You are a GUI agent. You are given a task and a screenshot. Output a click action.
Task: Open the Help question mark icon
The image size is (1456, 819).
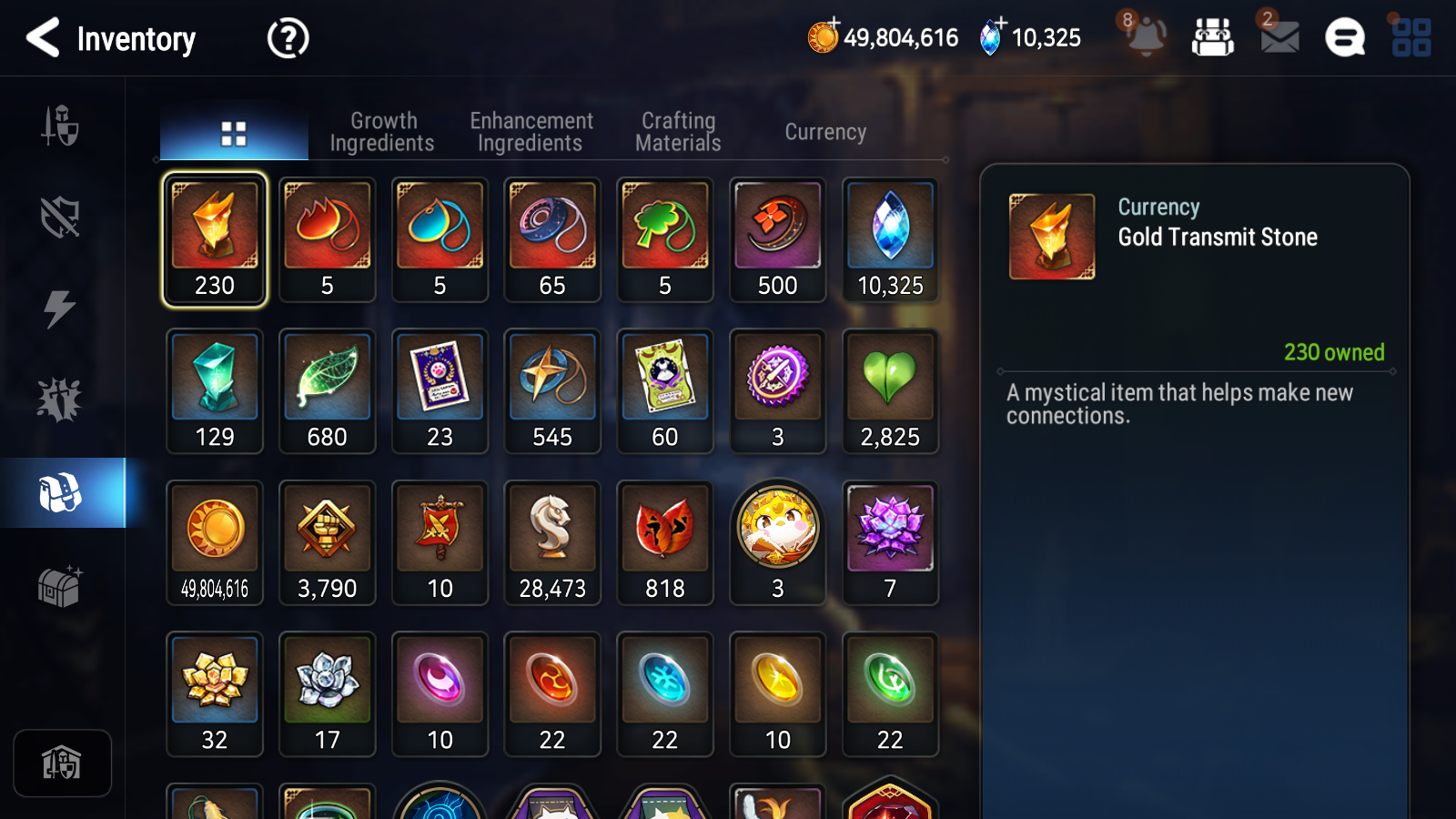click(287, 38)
